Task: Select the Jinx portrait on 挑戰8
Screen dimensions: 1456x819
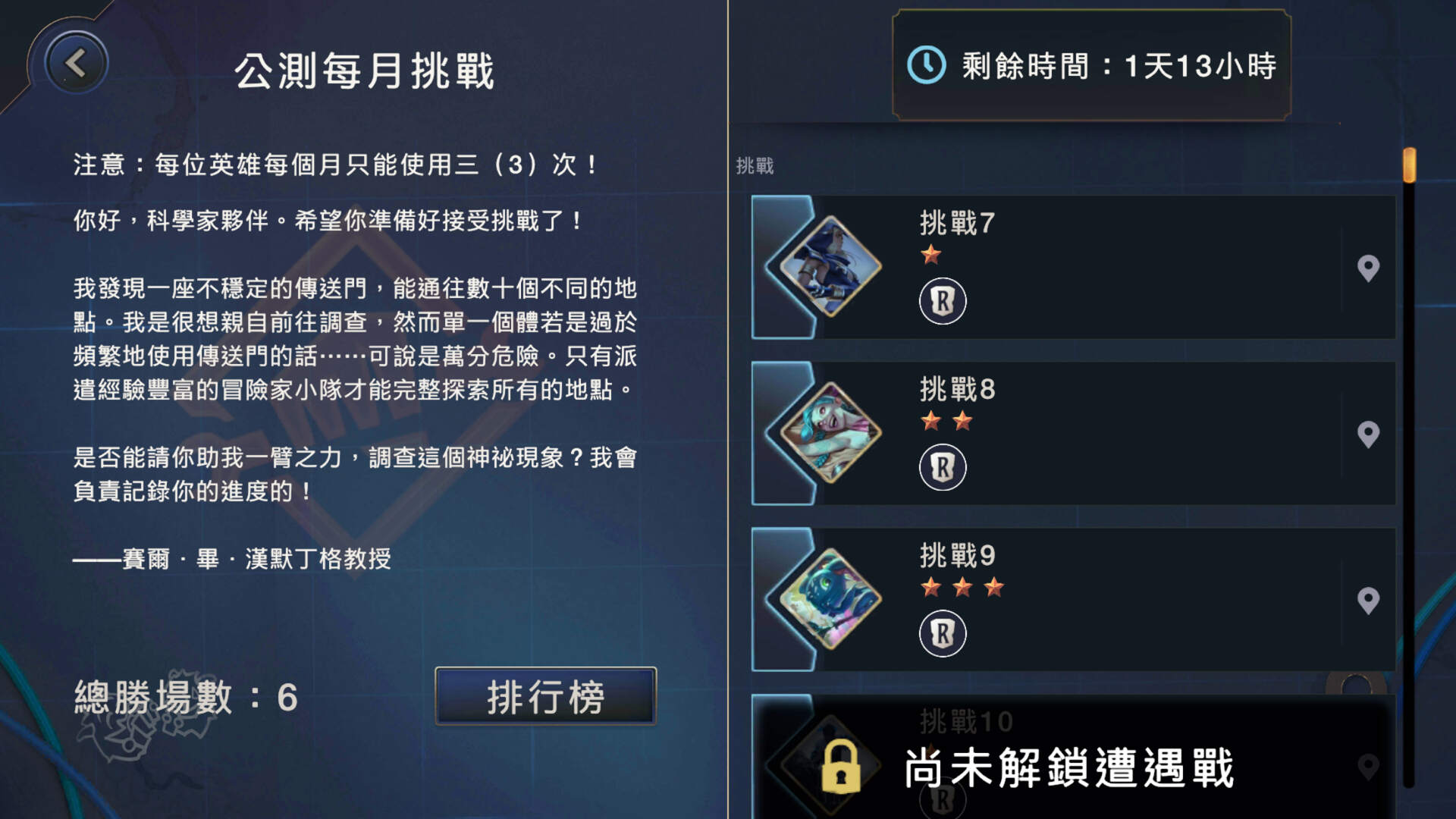Action: pyautogui.click(x=831, y=433)
